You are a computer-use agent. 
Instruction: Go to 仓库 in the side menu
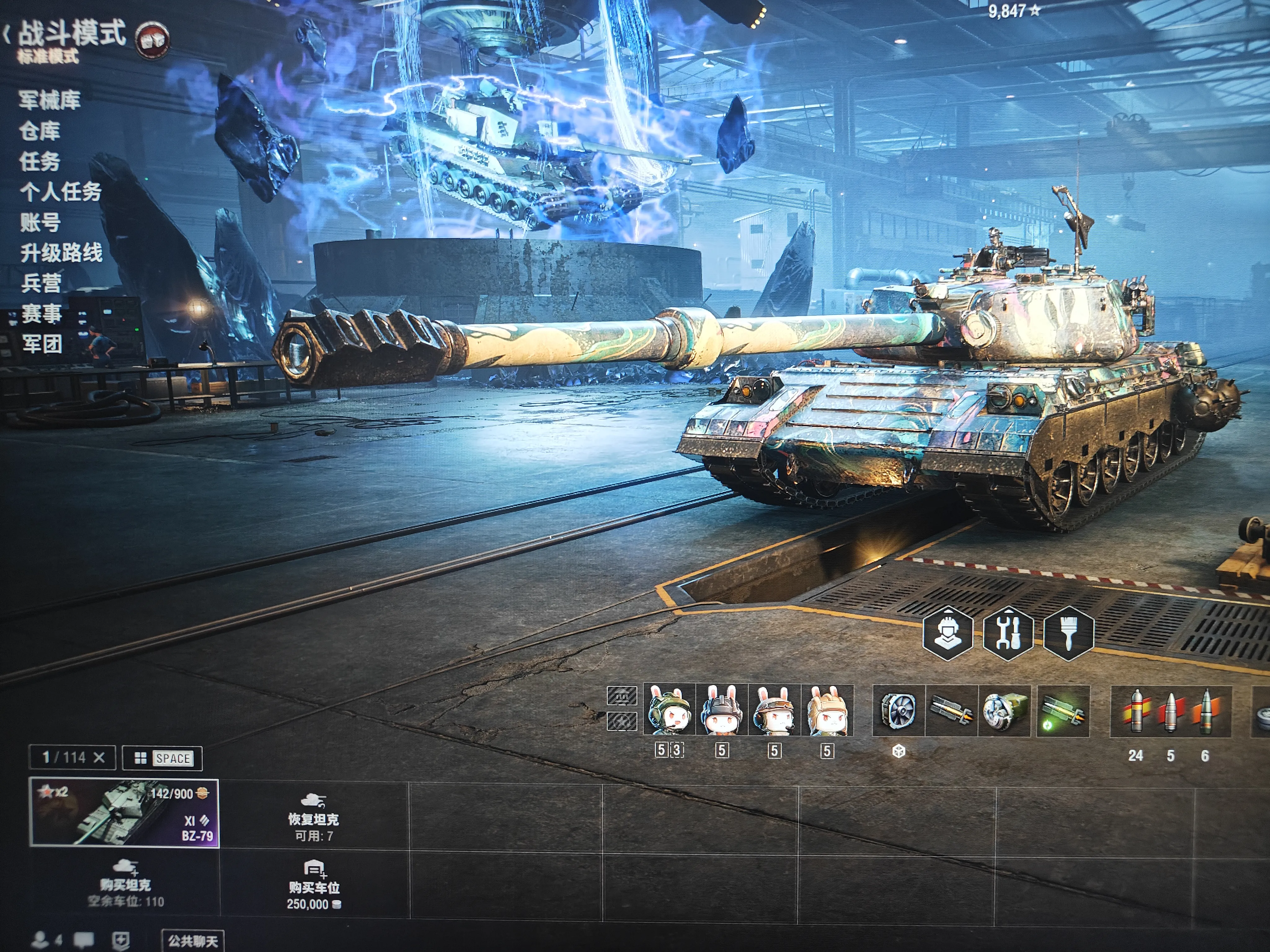tap(40, 131)
